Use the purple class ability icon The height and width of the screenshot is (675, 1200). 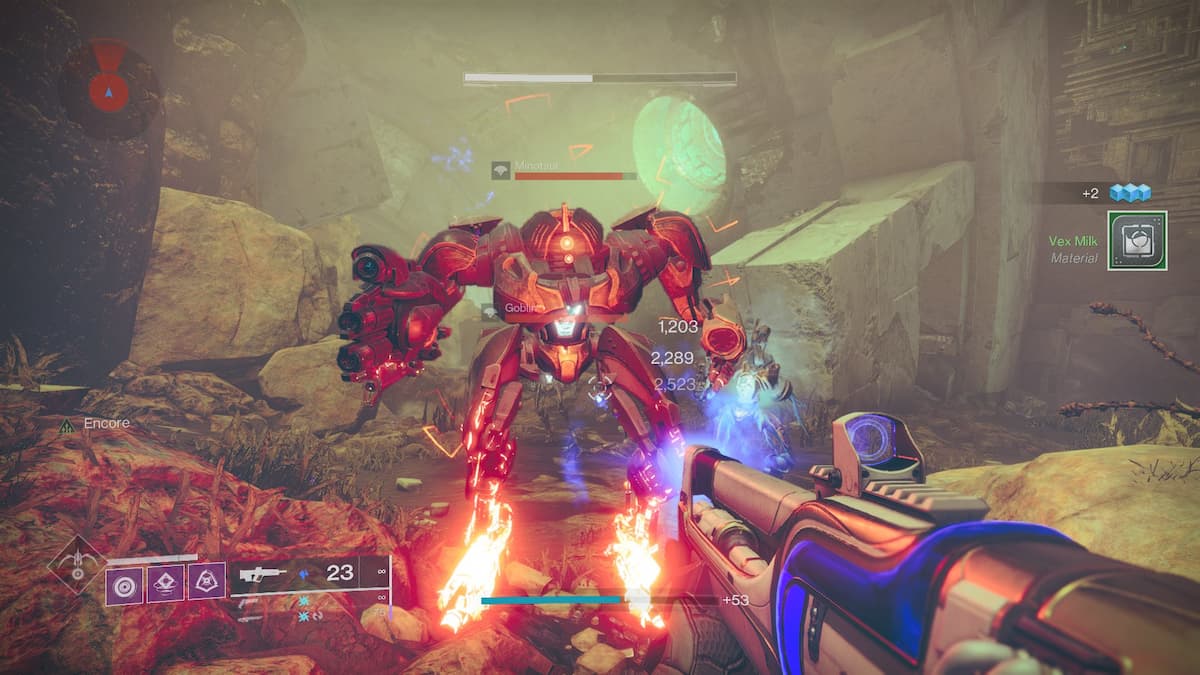coord(206,583)
